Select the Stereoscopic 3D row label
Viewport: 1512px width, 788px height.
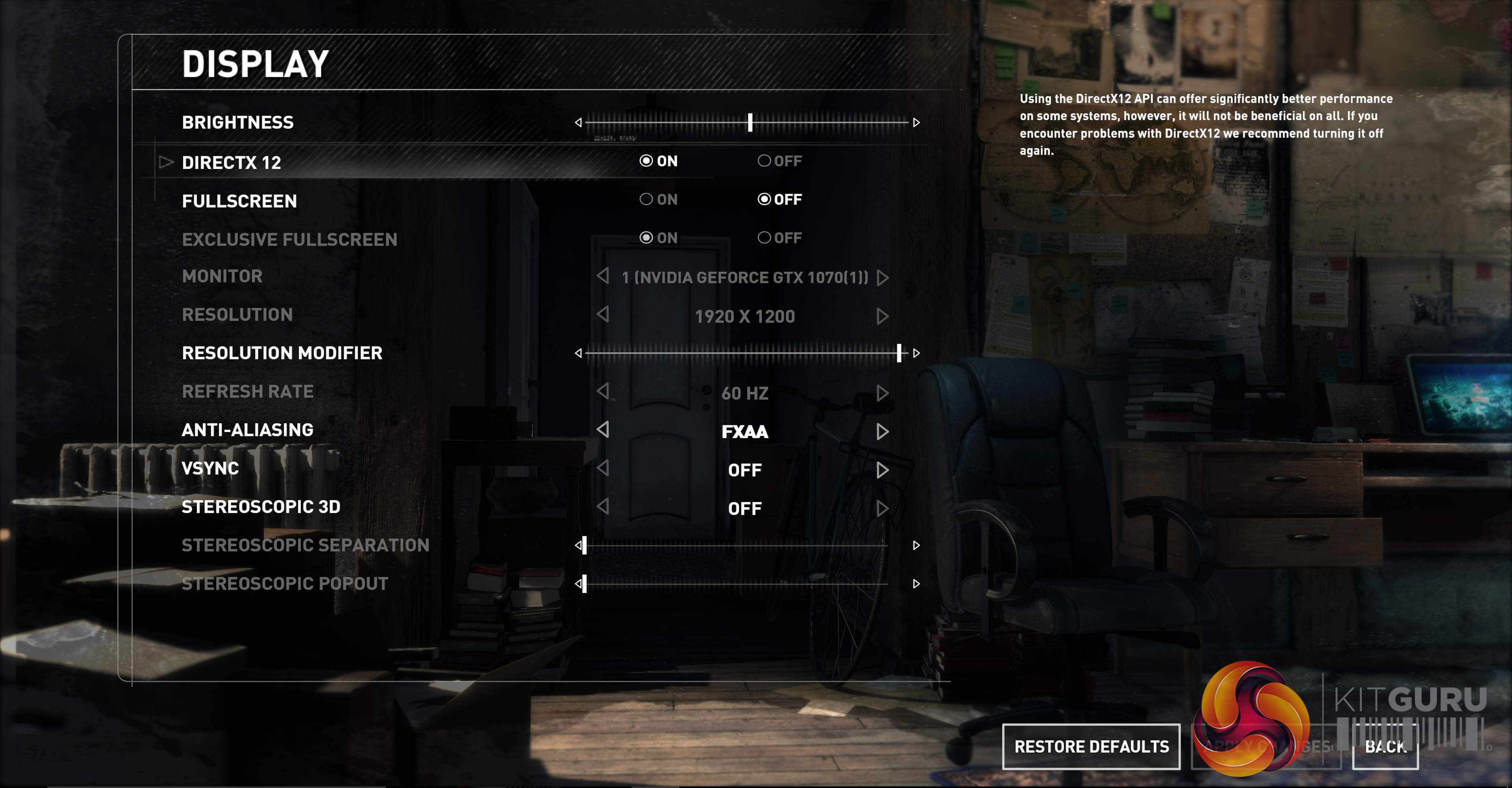click(x=261, y=507)
